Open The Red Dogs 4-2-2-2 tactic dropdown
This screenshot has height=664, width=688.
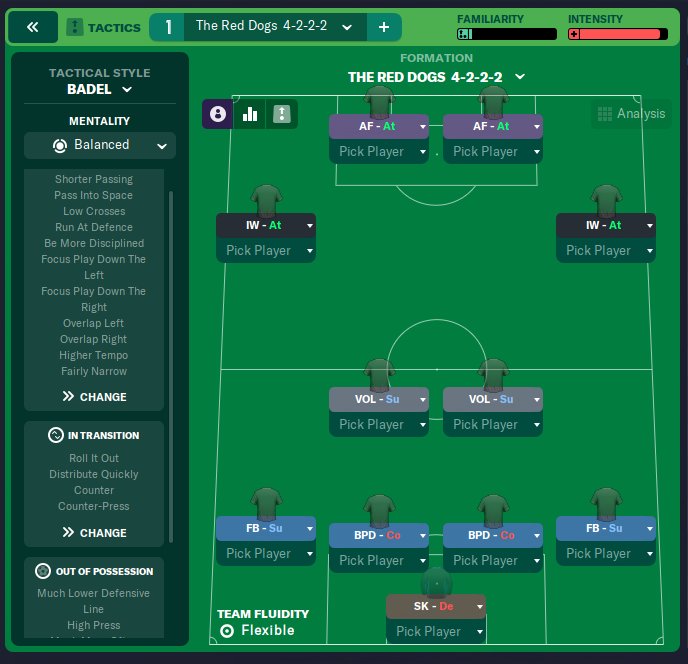274,27
